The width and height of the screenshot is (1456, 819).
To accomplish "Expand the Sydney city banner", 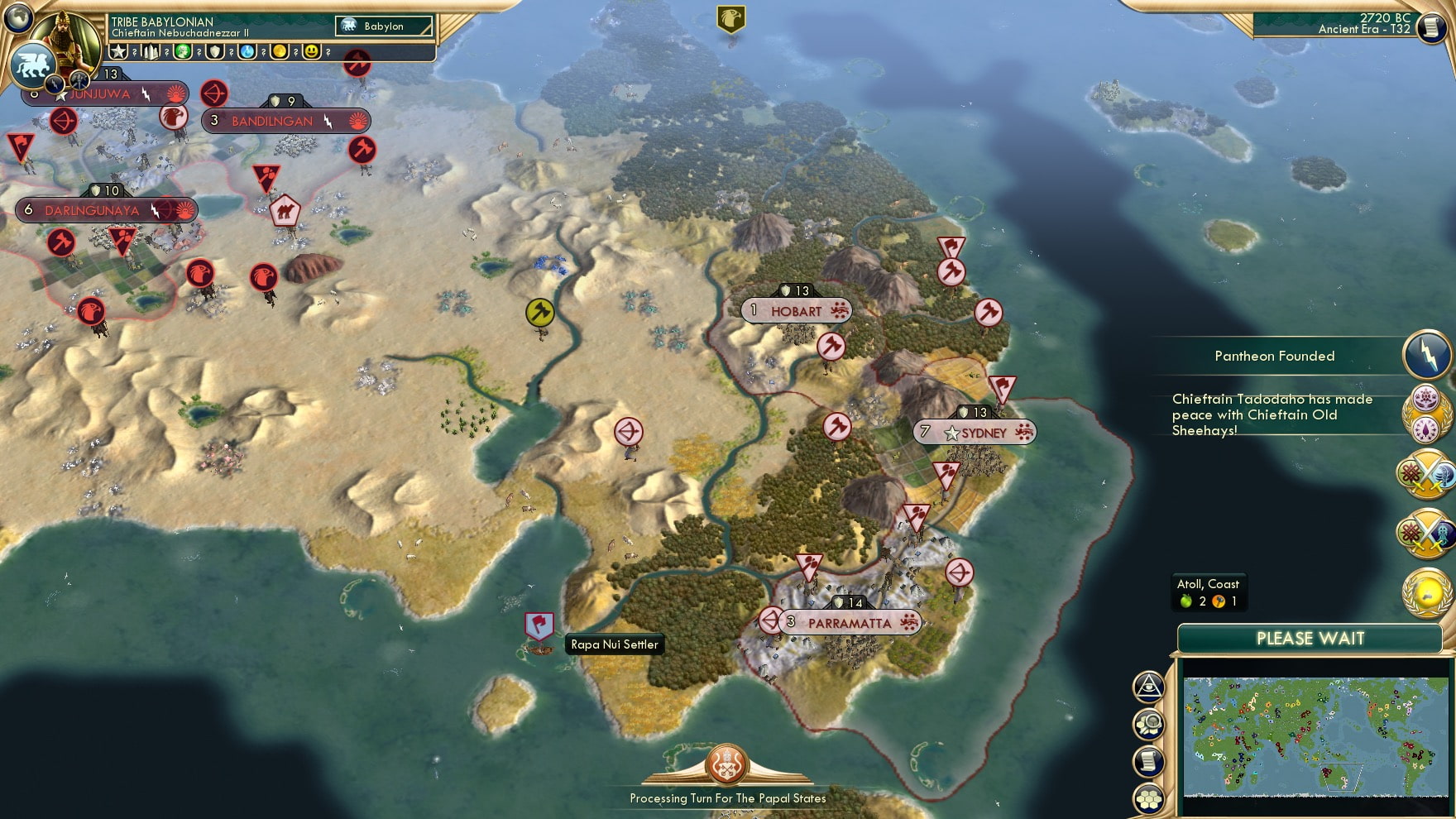I will pos(973,432).
